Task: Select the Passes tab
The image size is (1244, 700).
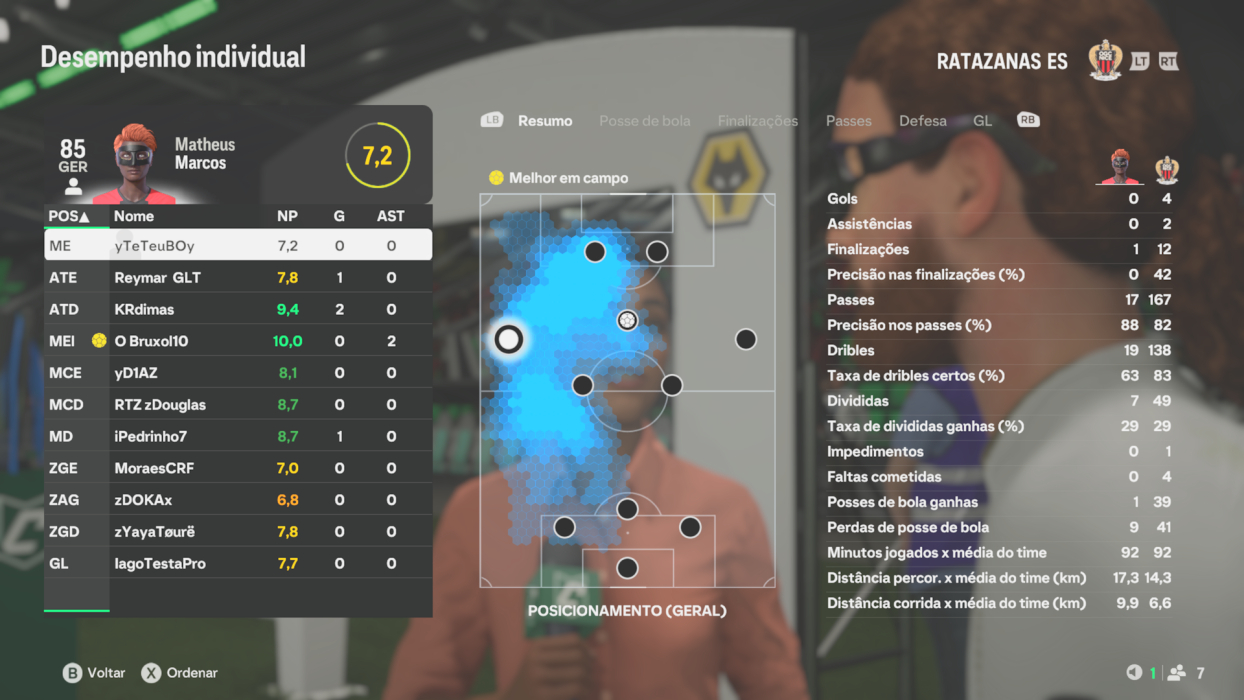Action: click(x=848, y=121)
